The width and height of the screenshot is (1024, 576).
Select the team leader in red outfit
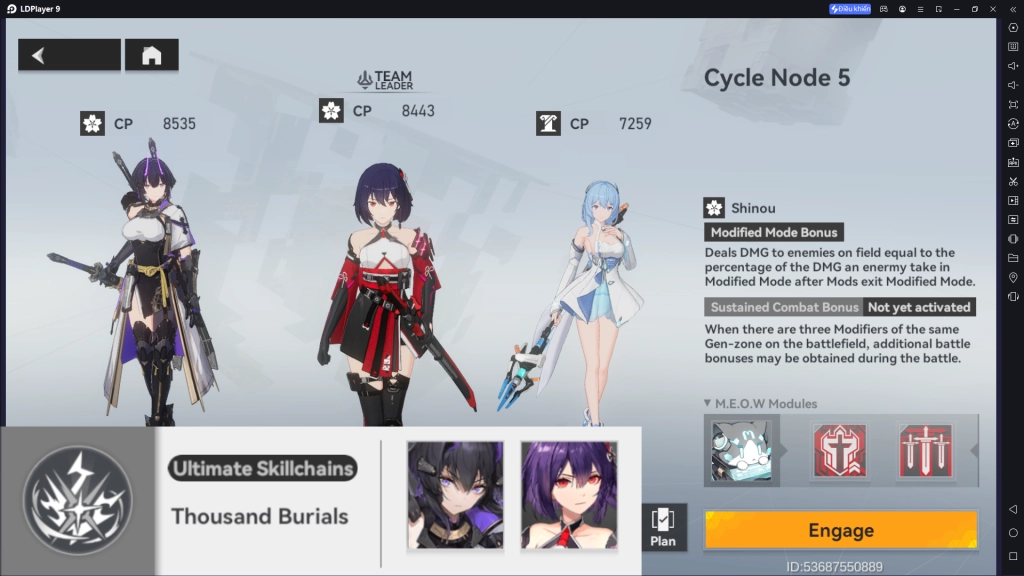385,290
